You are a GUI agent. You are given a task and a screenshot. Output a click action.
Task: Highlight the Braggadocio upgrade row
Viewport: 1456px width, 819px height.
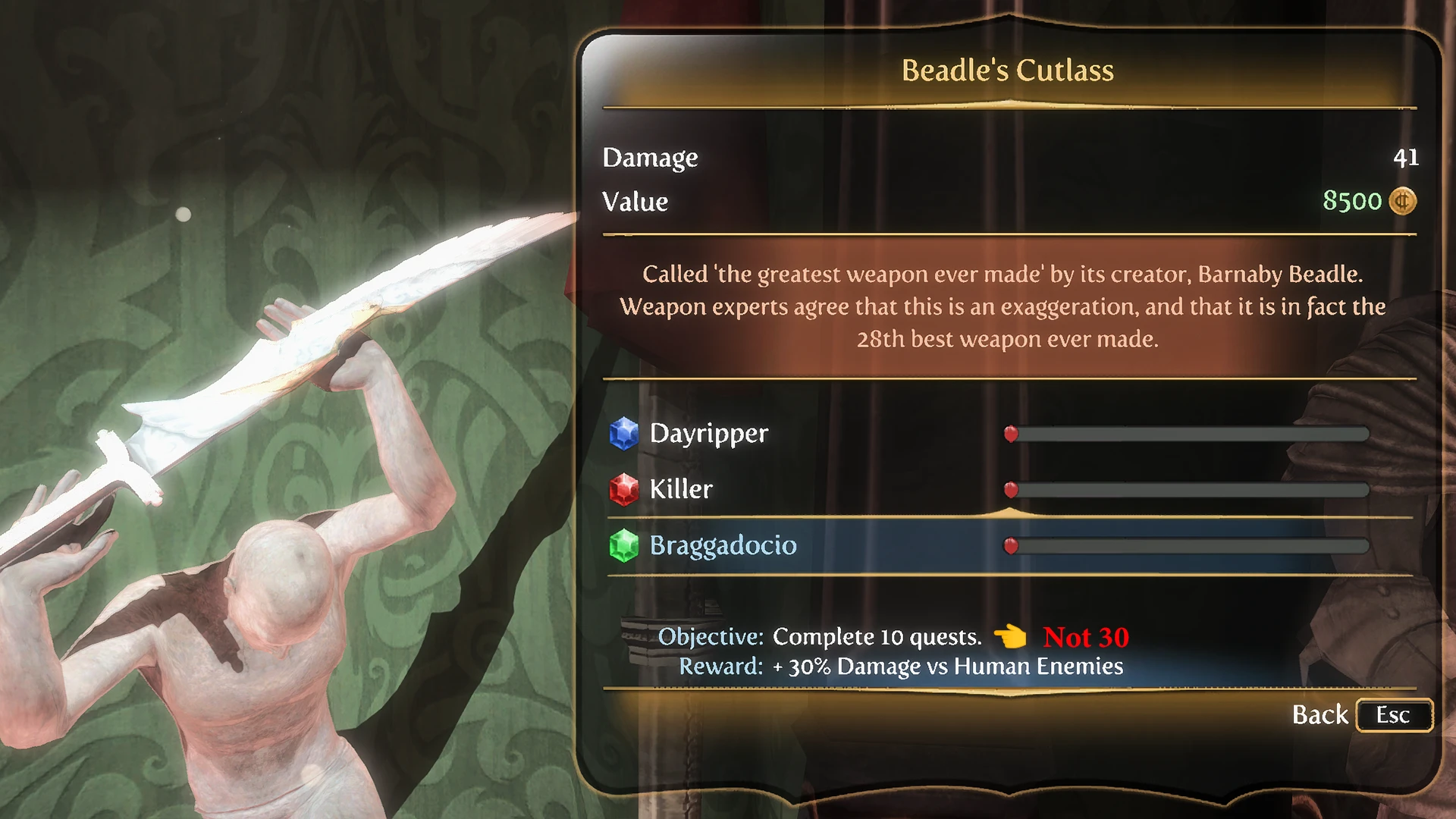tap(723, 545)
